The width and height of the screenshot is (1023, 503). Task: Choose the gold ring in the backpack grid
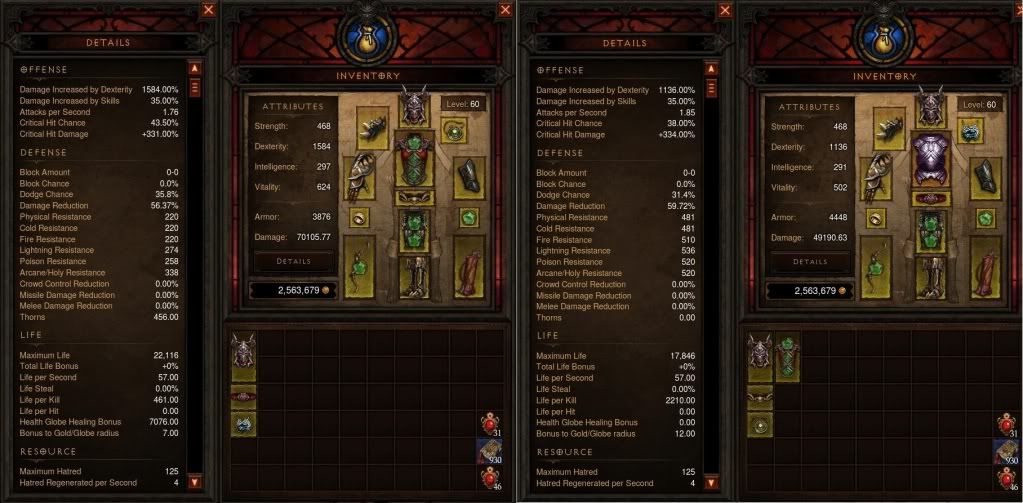tap(760, 423)
